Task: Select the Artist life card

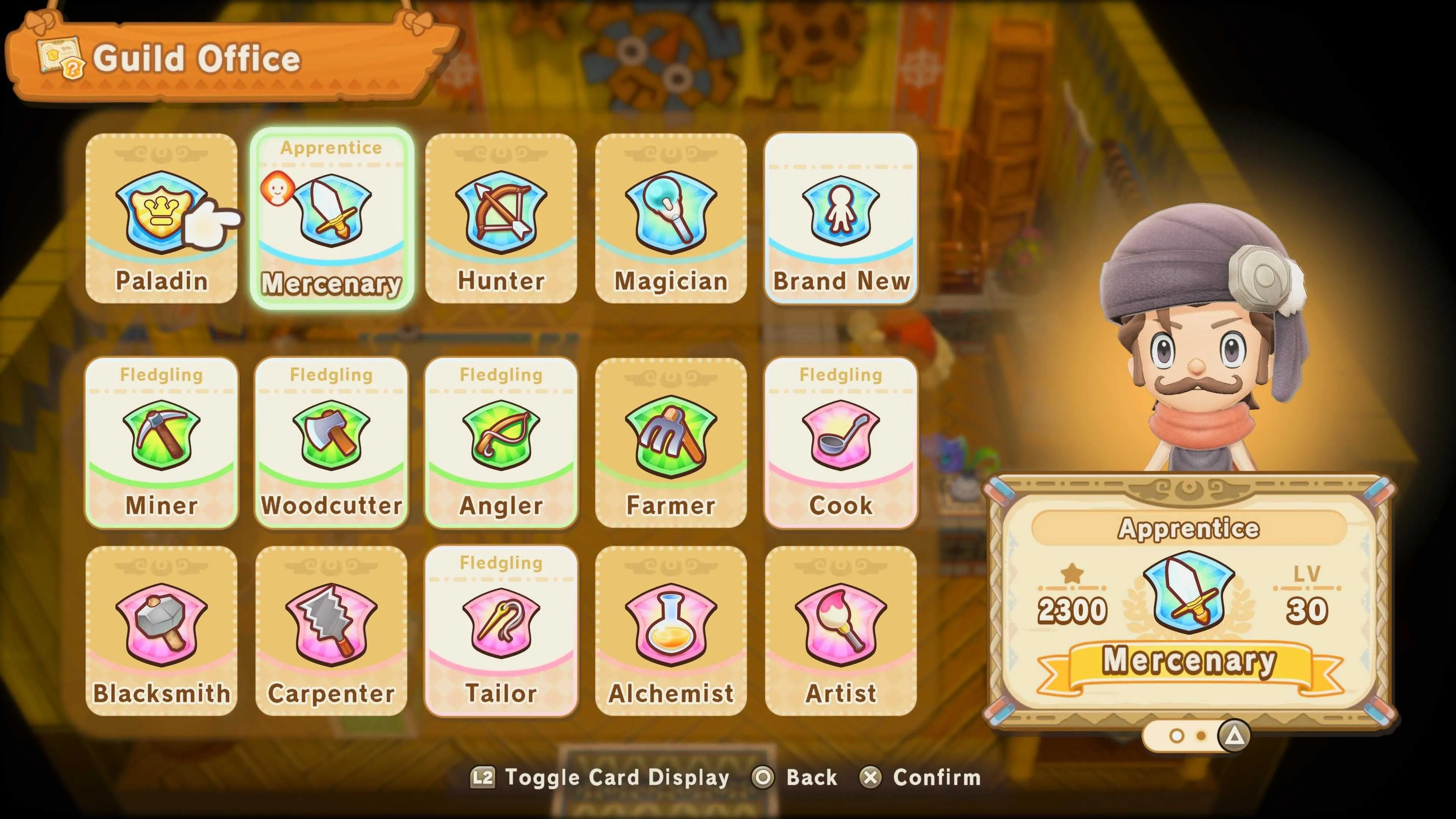Action: tap(841, 630)
